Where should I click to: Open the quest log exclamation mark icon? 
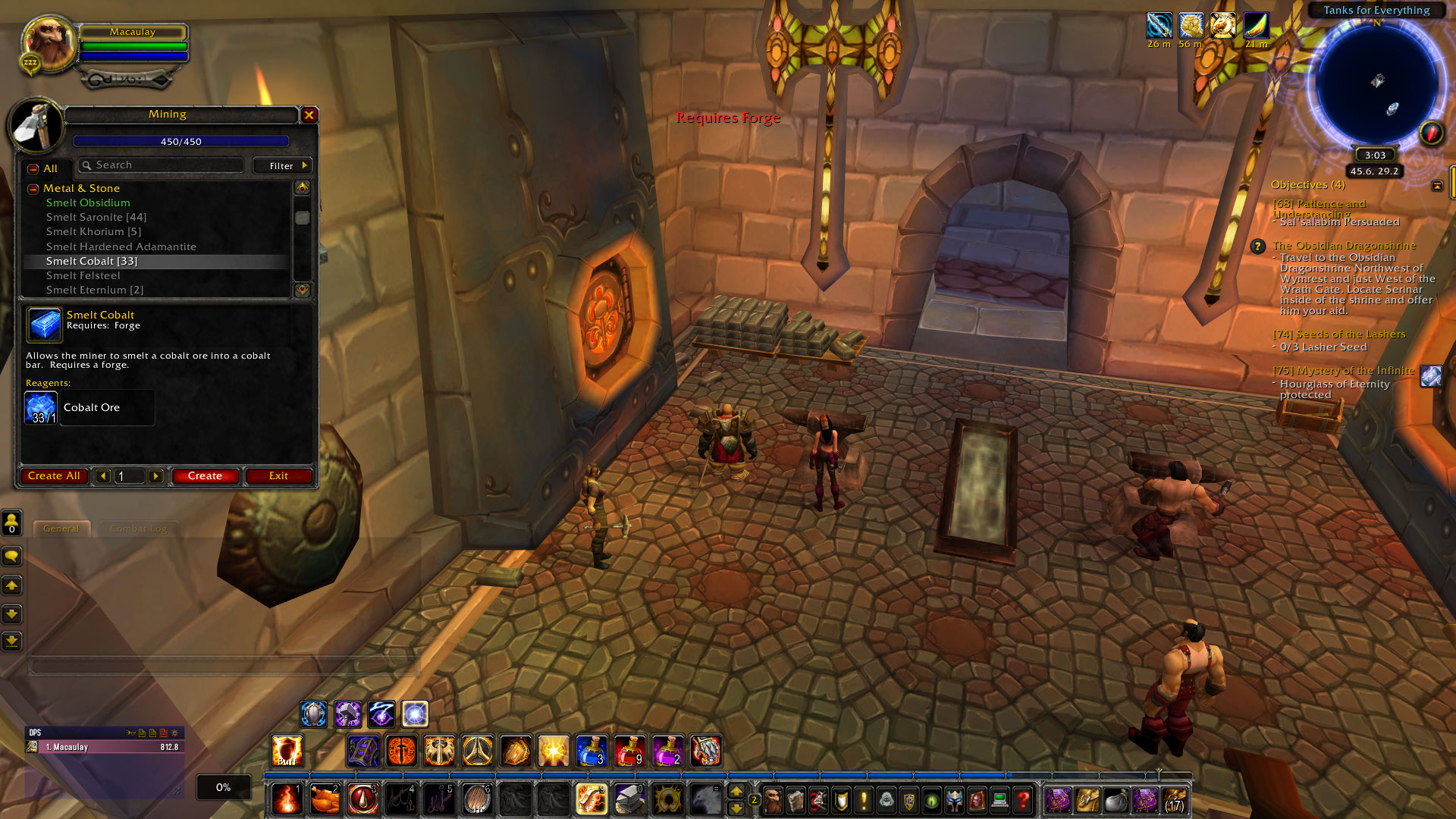pyautogui.click(x=863, y=800)
